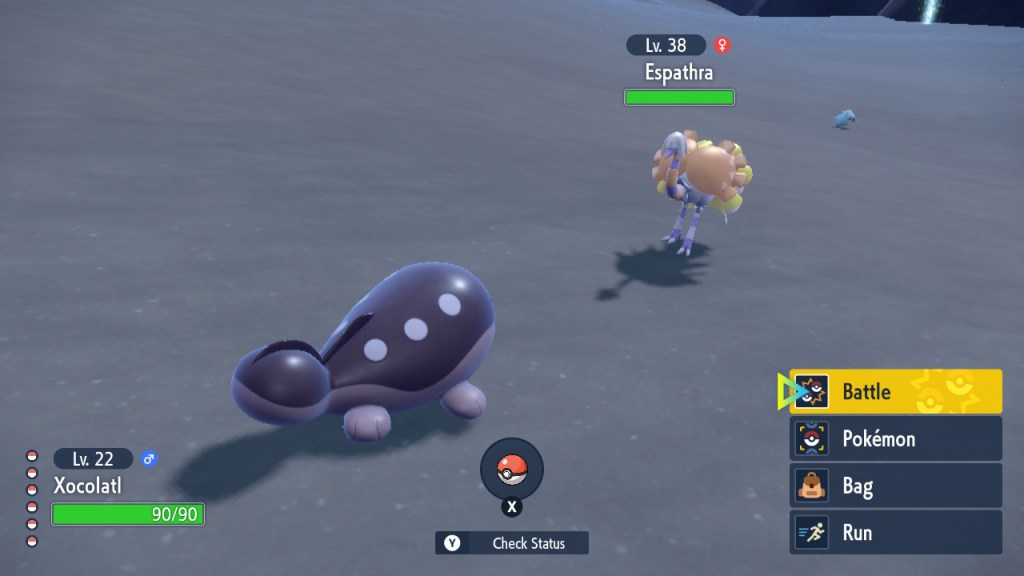
Task: Choose Run to flee the battle
Action: [x=895, y=533]
